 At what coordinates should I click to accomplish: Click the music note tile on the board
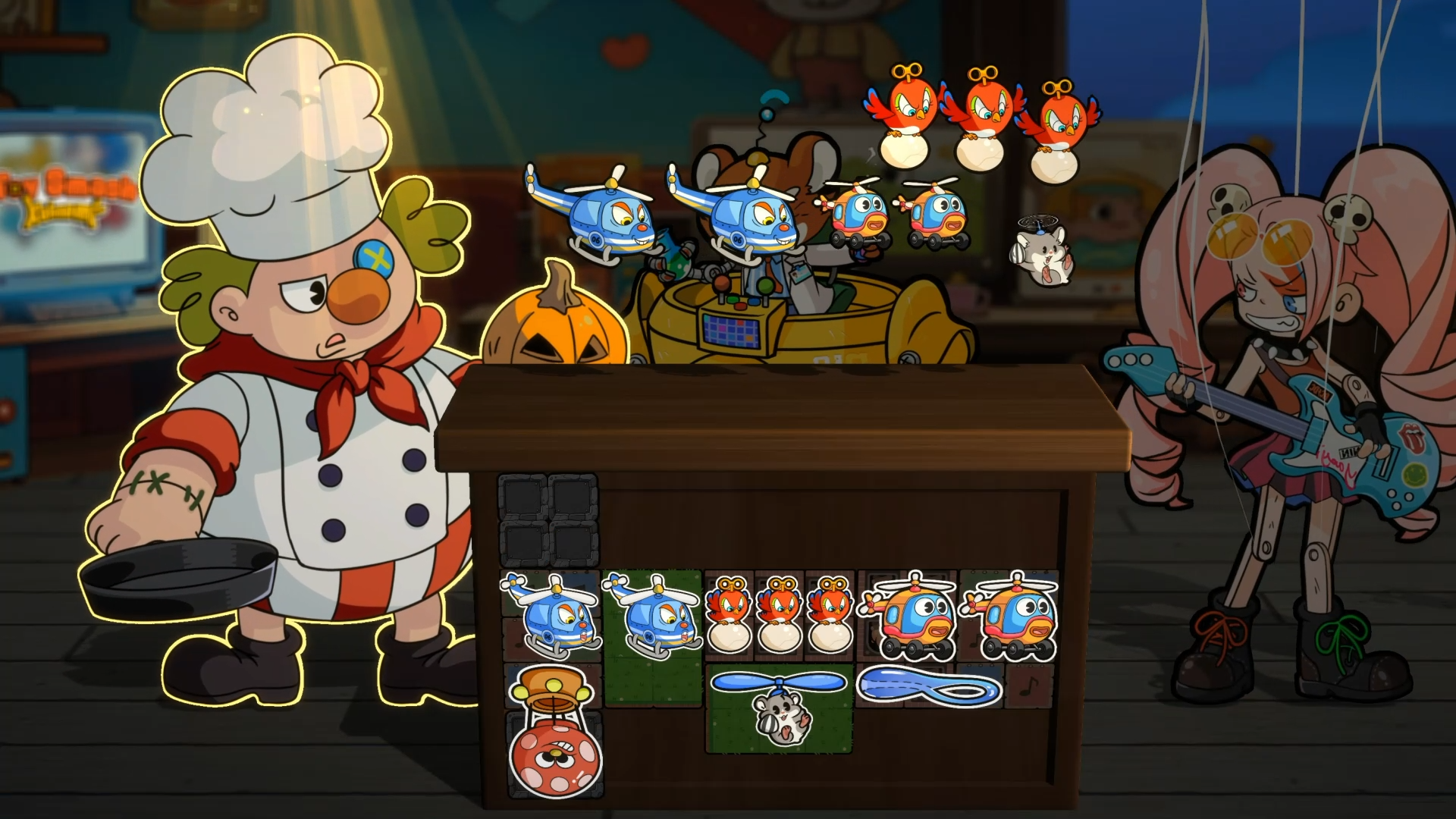click(x=1028, y=686)
